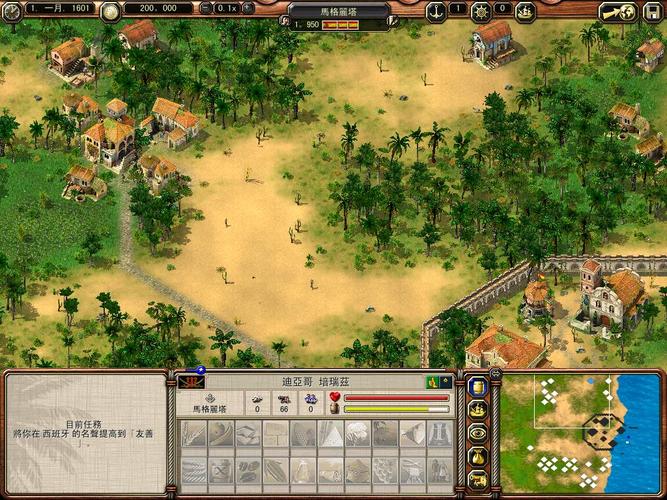This screenshot has height=500, width=667.
Task: Click the red flag icon on the panel
Action: (191, 382)
